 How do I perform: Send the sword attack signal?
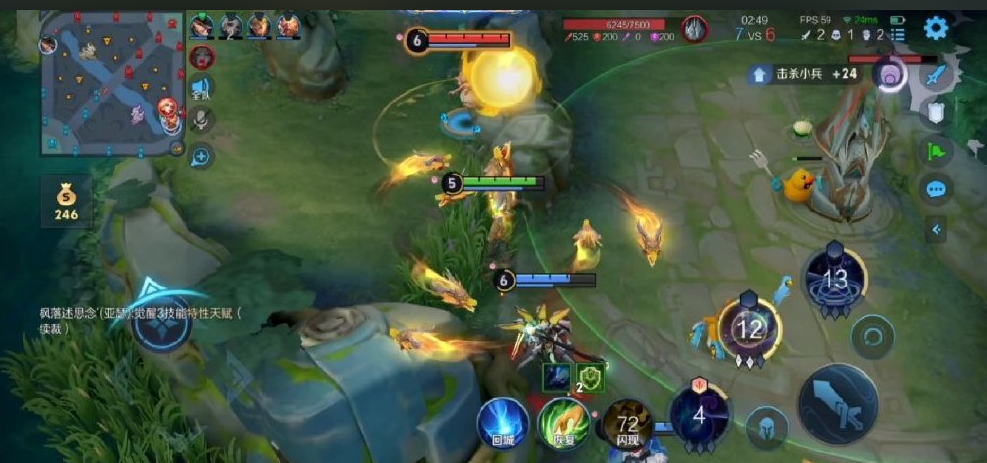[x=935, y=75]
